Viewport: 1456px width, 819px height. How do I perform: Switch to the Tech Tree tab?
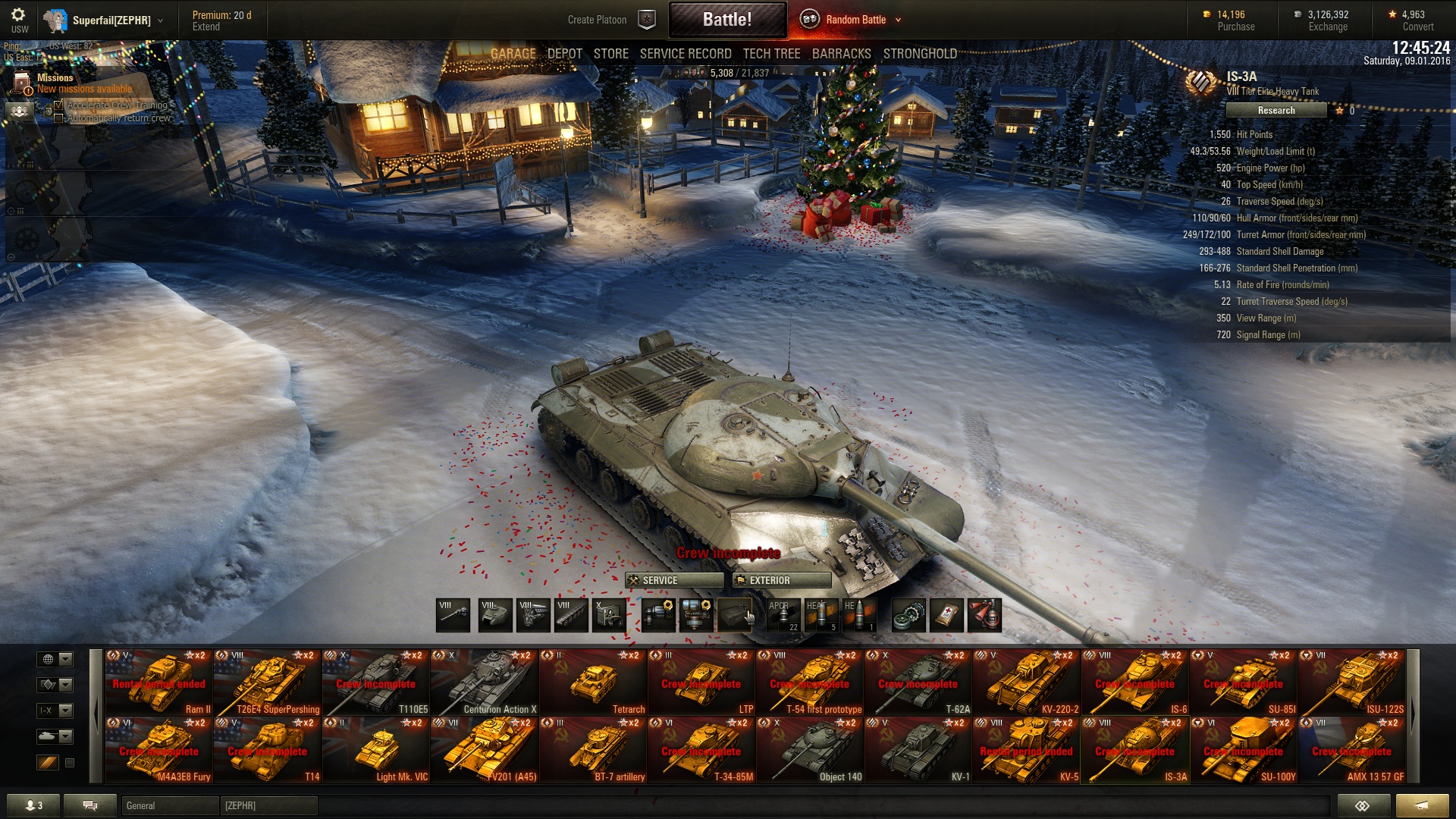pyautogui.click(x=771, y=54)
